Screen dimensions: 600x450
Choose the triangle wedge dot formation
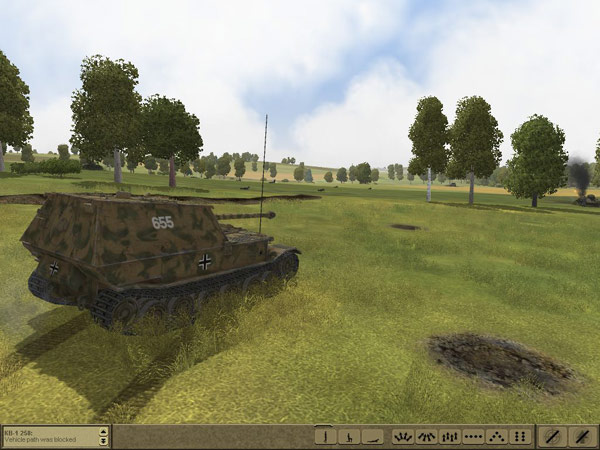496,436
